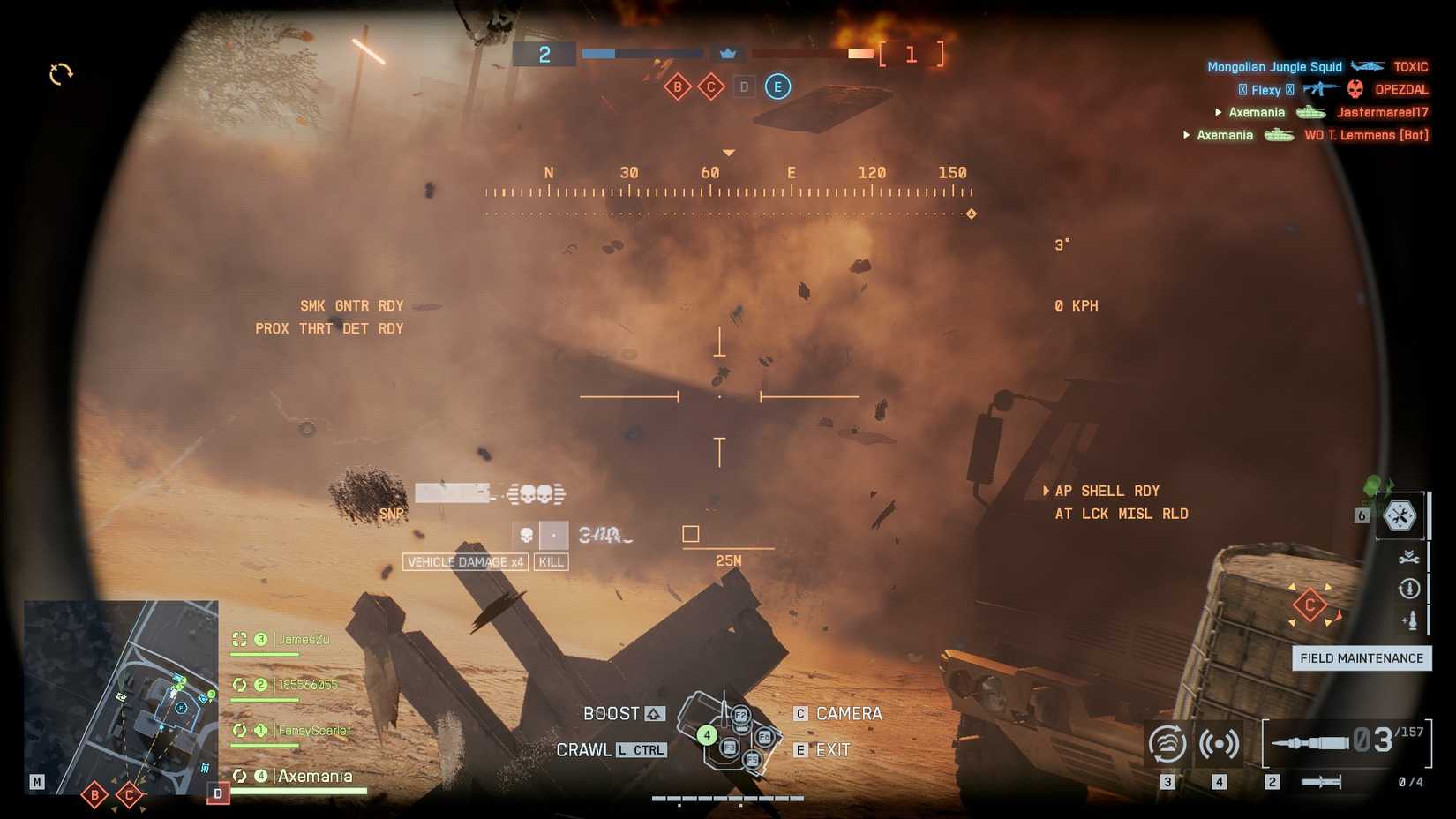This screenshot has width=1456, height=819.
Task: Select the ammo resupply circular refill icon
Action: (1409, 589)
